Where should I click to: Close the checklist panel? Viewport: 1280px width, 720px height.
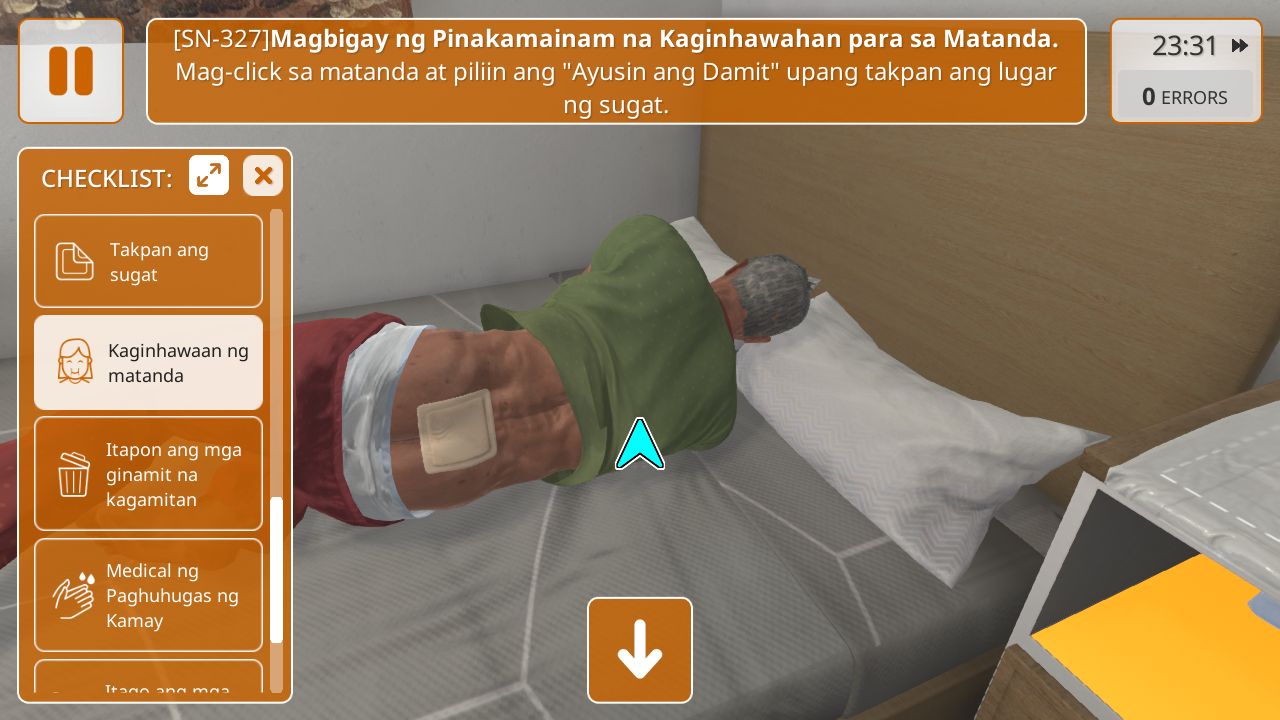click(x=263, y=176)
